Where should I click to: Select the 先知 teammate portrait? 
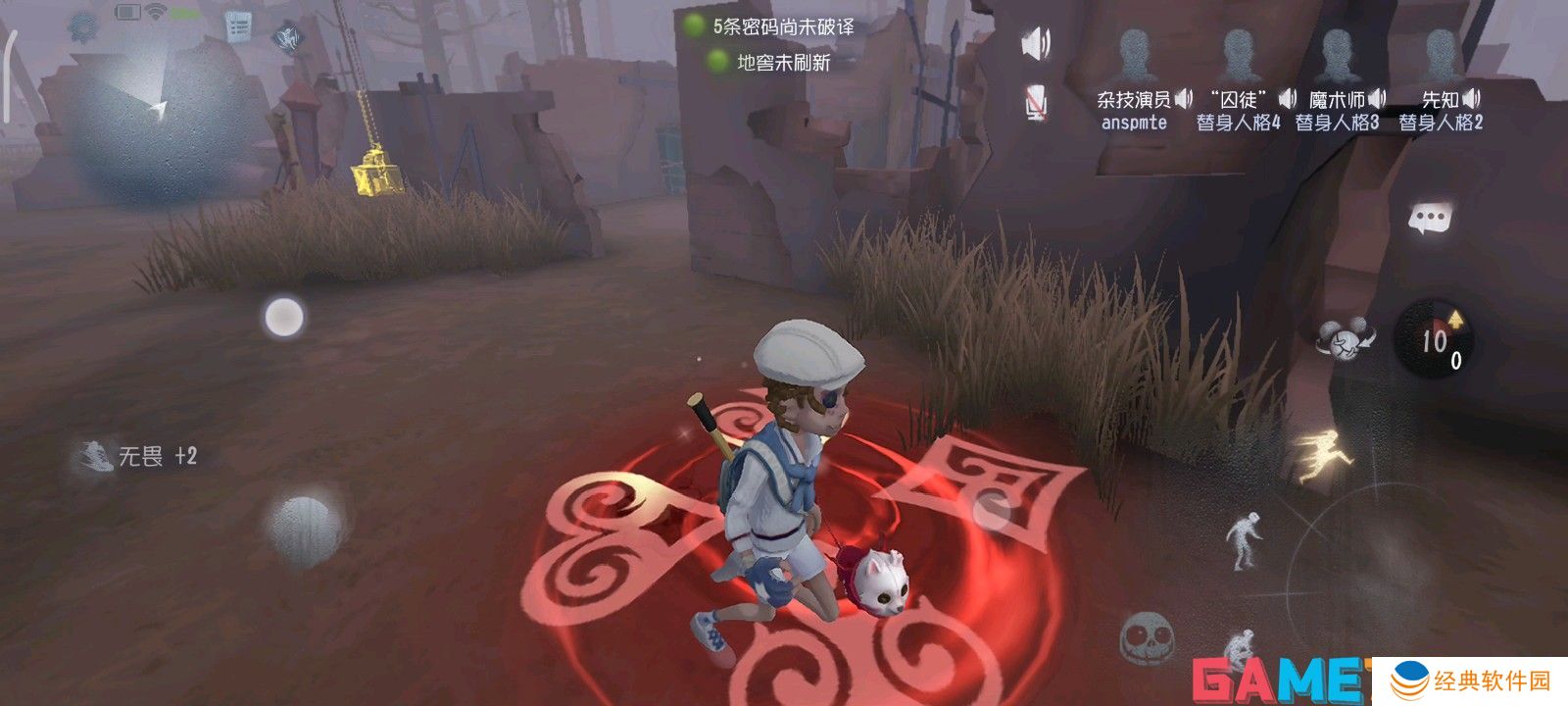click(x=1441, y=57)
